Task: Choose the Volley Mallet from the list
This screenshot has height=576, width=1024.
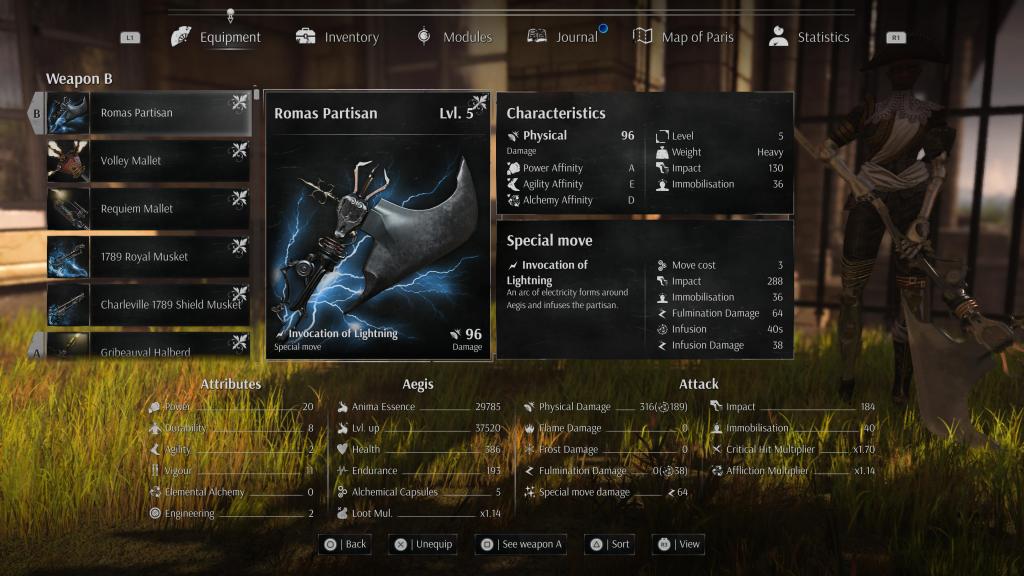Action: [148, 161]
